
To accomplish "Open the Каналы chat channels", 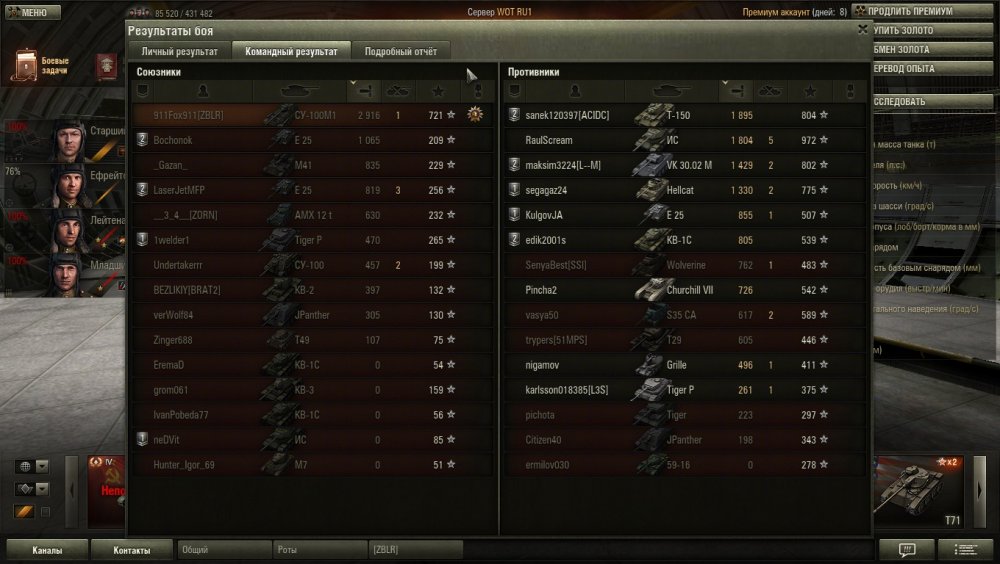I will tap(47, 550).
